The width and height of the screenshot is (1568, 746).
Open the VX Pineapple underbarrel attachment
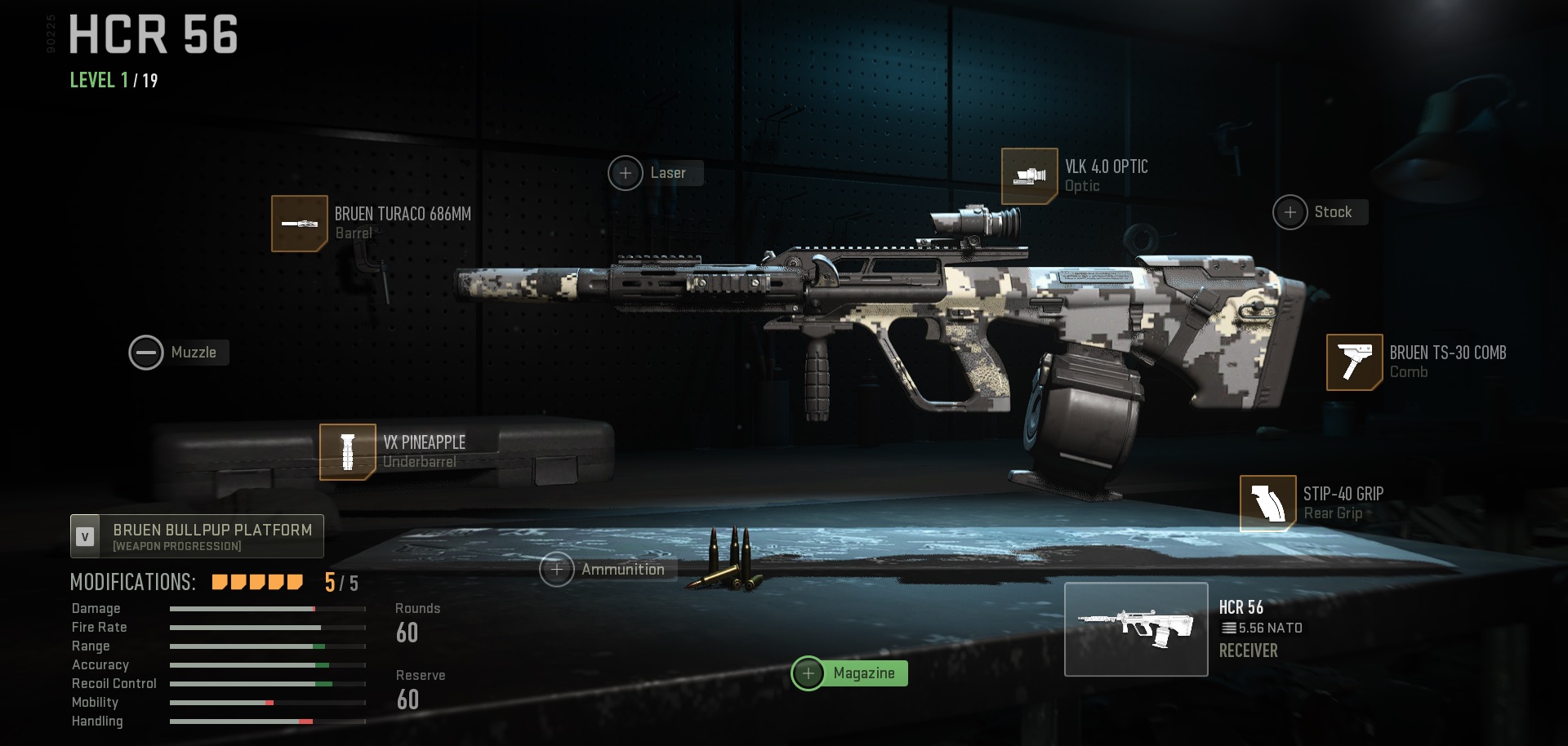[x=348, y=451]
